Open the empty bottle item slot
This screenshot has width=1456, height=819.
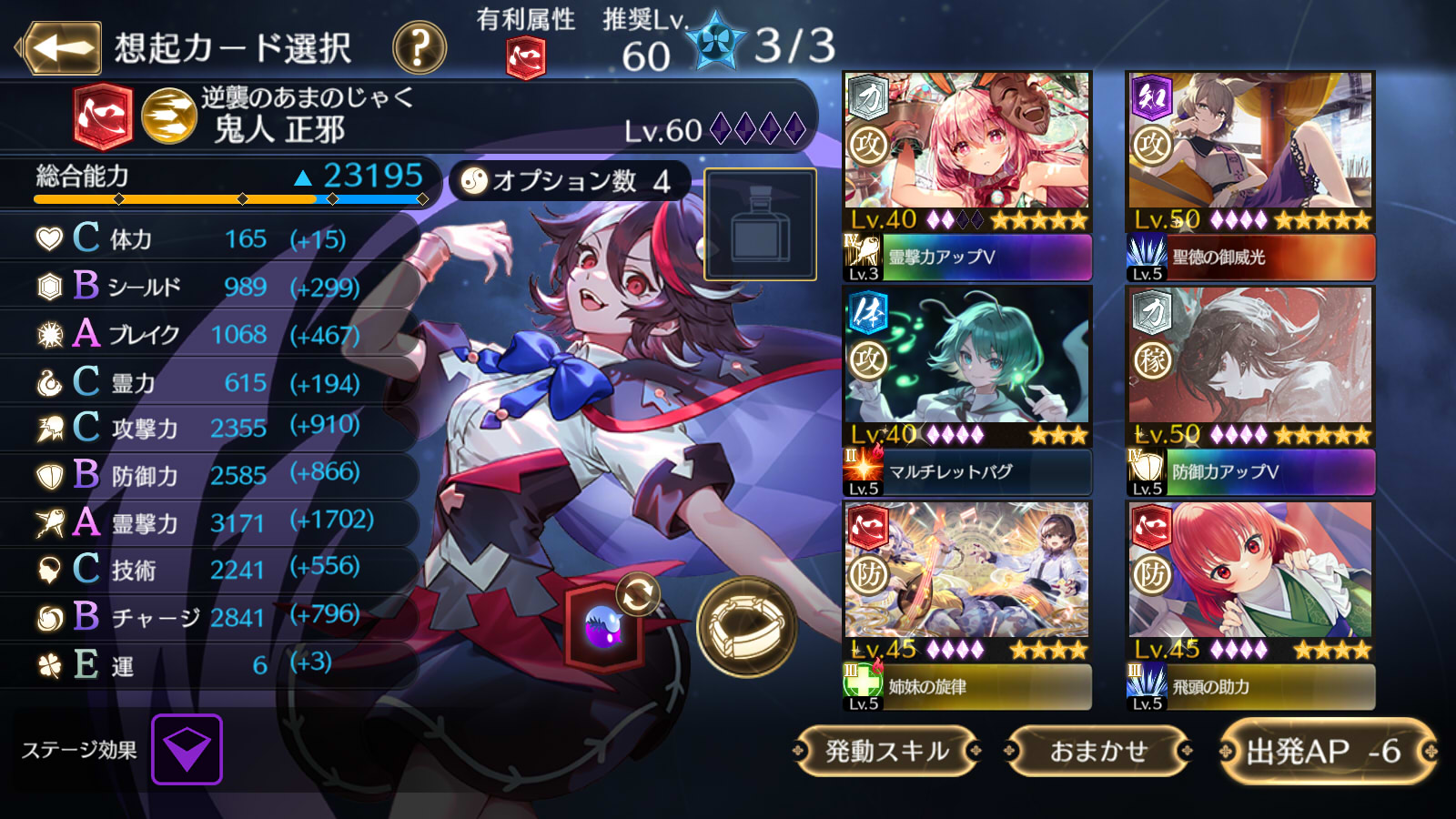click(x=760, y=224)
